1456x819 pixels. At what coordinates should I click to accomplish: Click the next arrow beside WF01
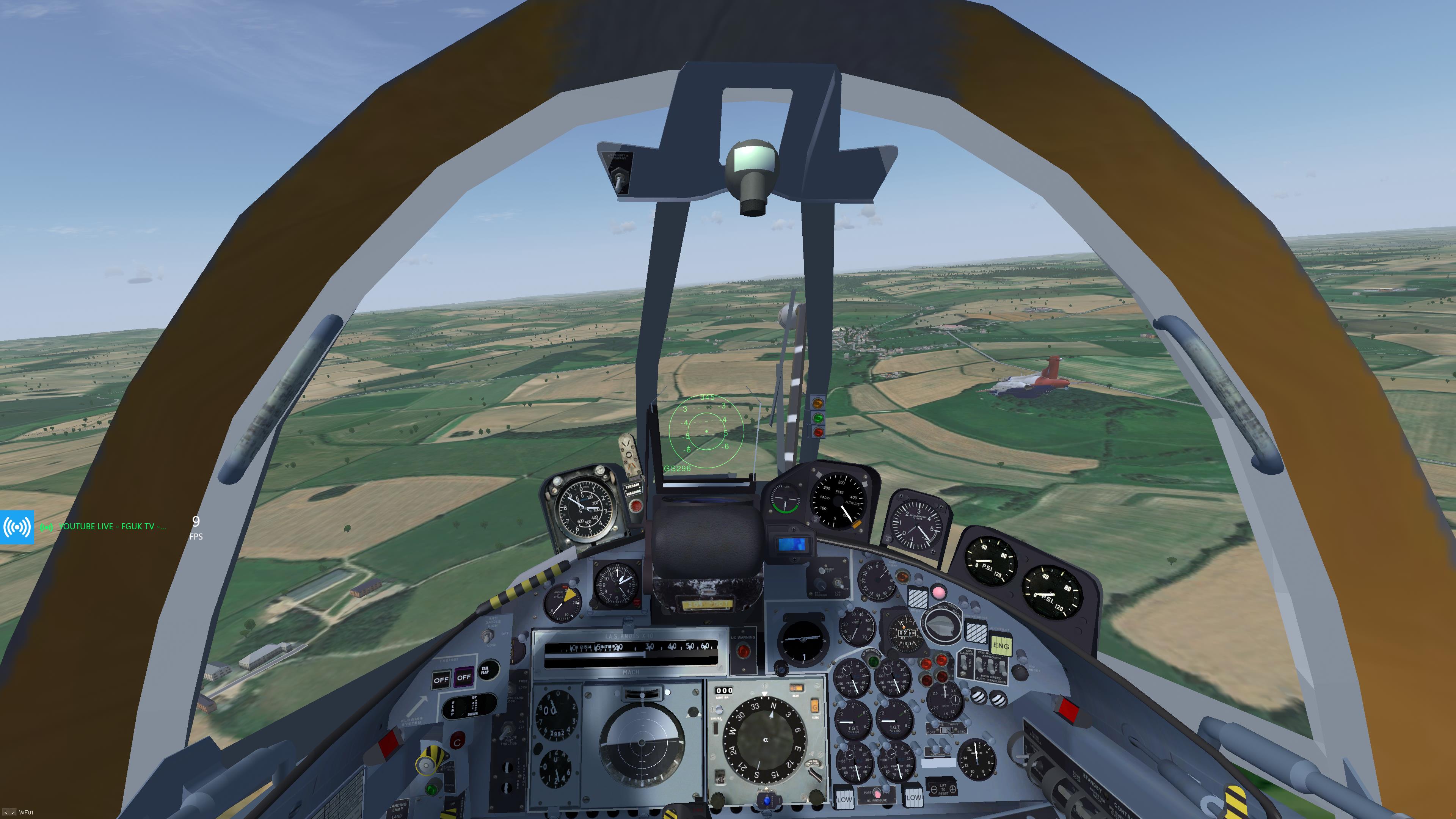point(13,812)
